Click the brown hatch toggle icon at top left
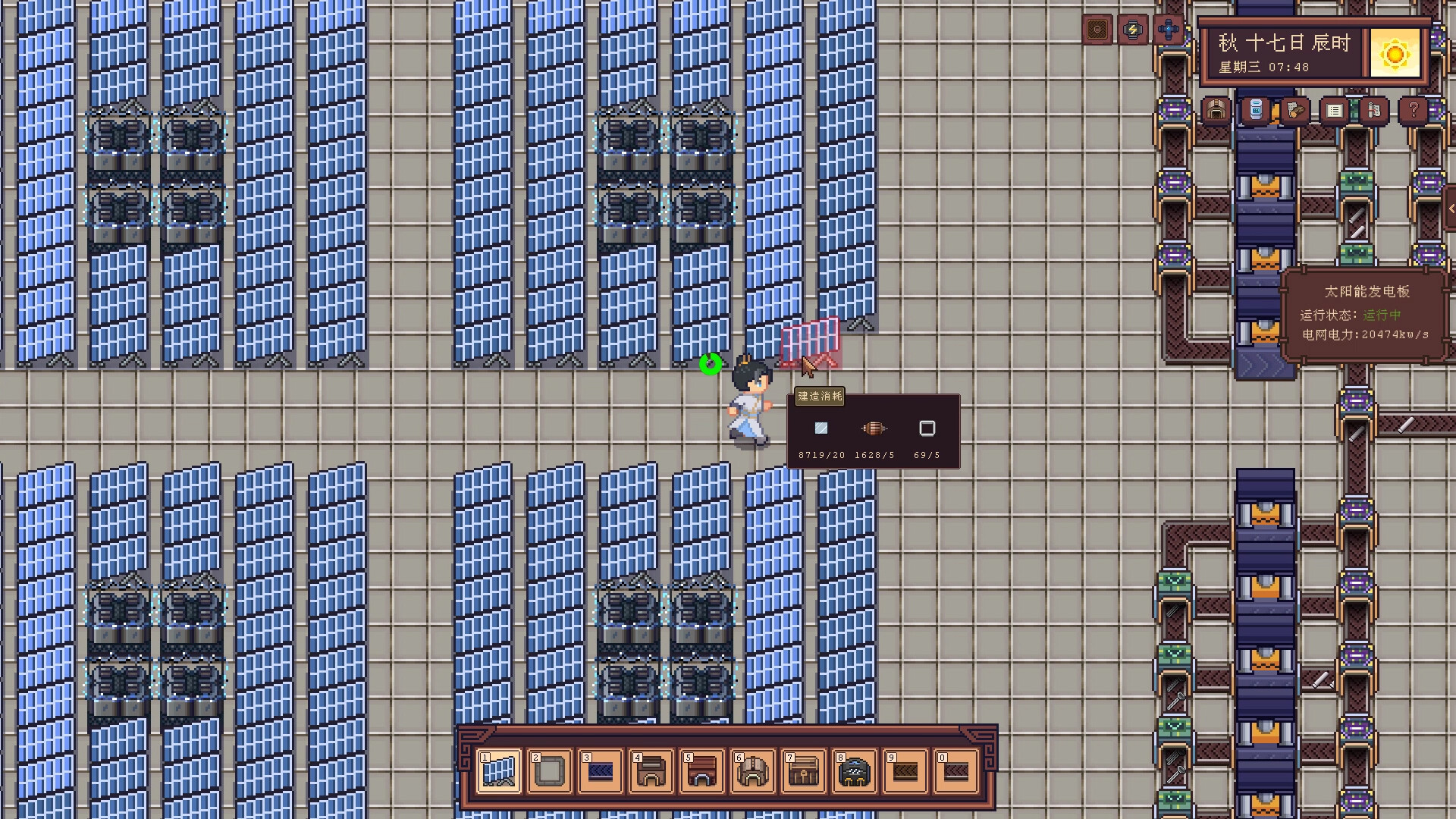 pyautogui.click(x=1099, y=30)
